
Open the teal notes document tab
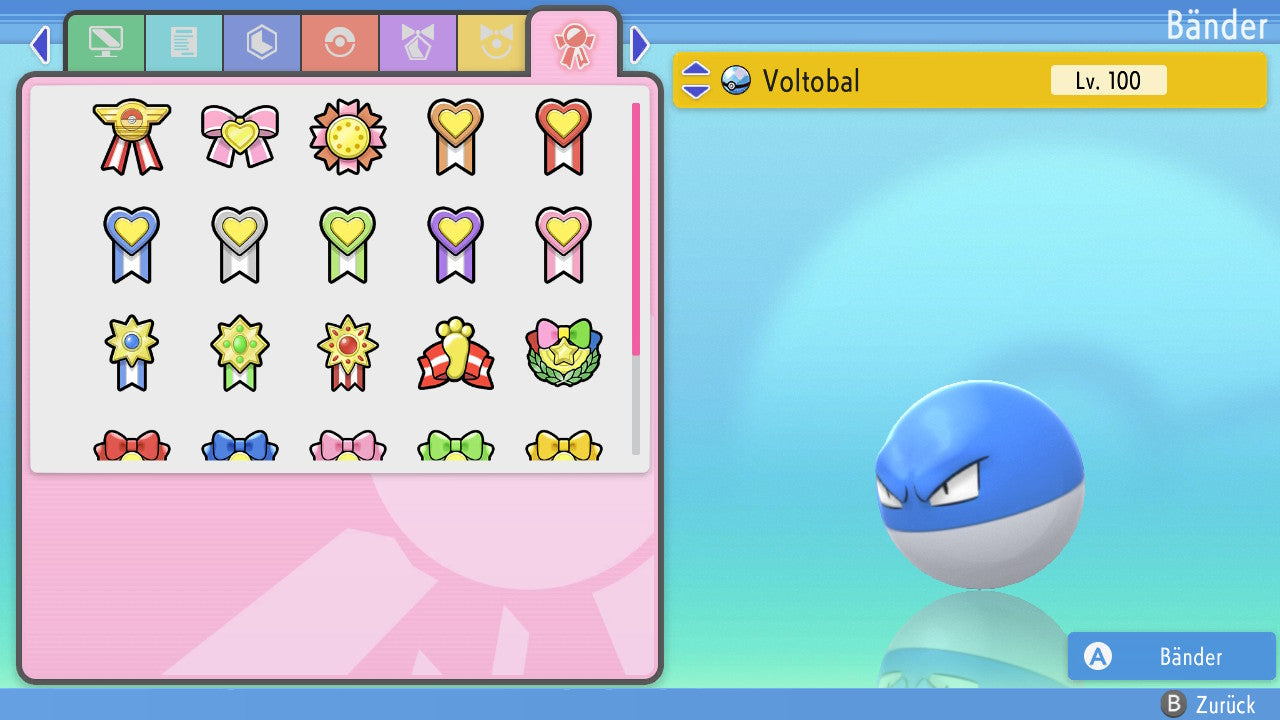pos(183,43)
